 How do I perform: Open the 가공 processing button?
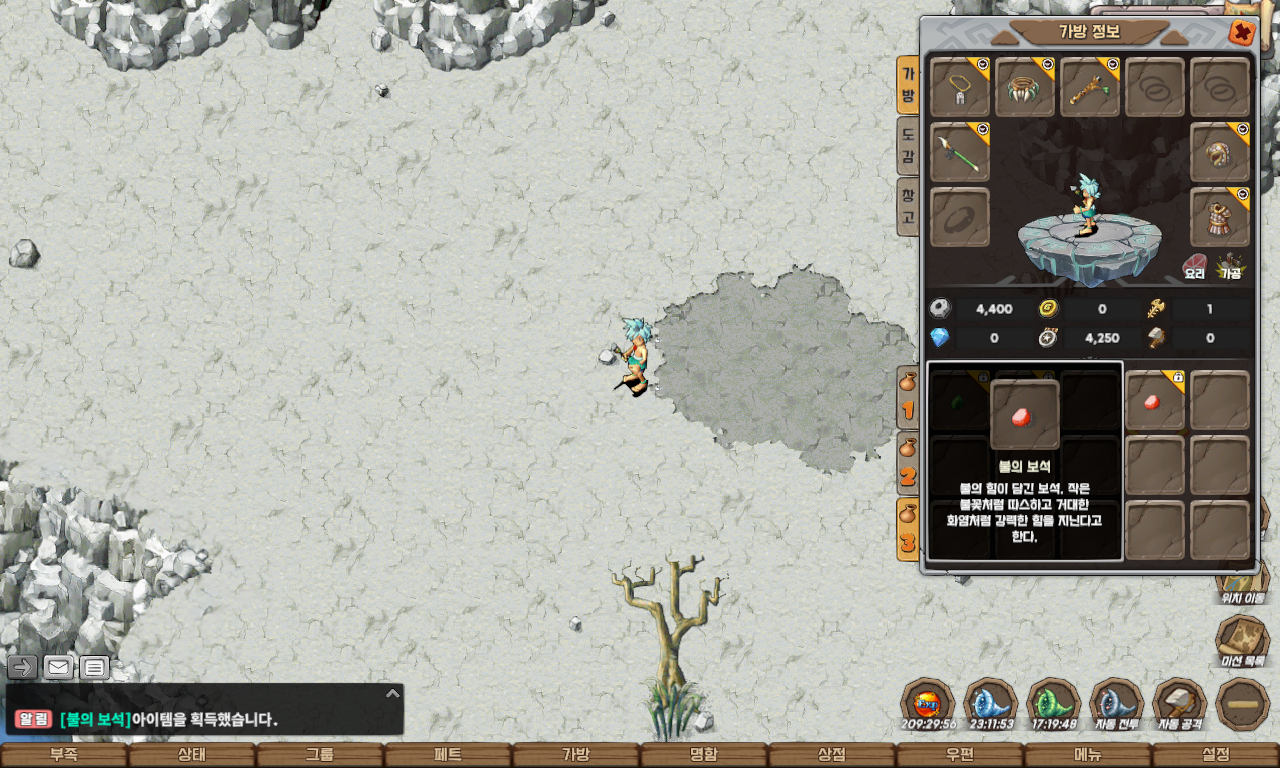point(1229,267)
